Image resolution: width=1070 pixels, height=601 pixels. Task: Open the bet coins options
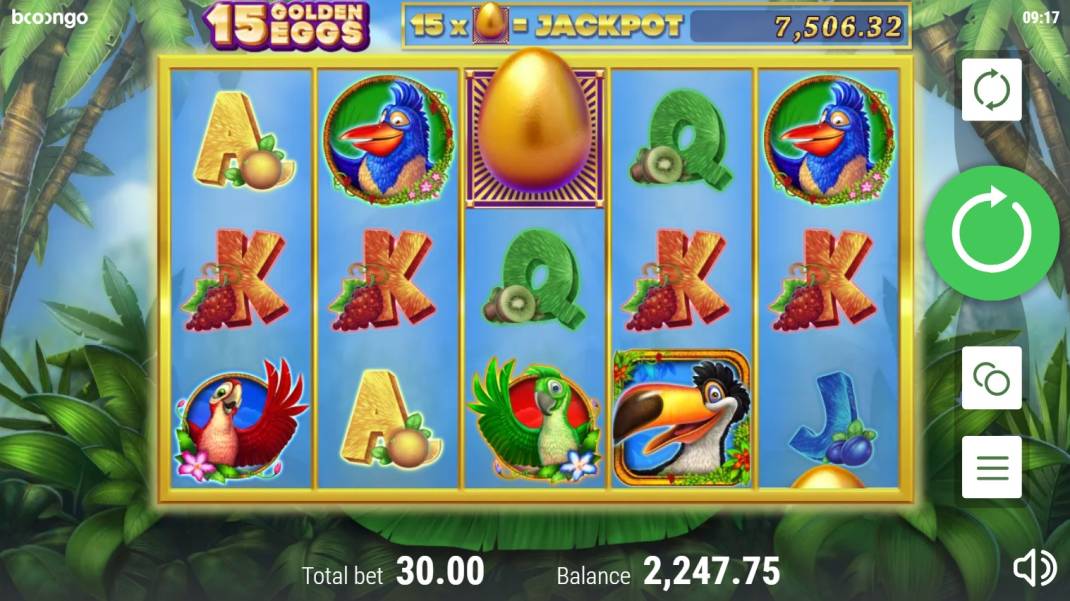pos(991,378)
